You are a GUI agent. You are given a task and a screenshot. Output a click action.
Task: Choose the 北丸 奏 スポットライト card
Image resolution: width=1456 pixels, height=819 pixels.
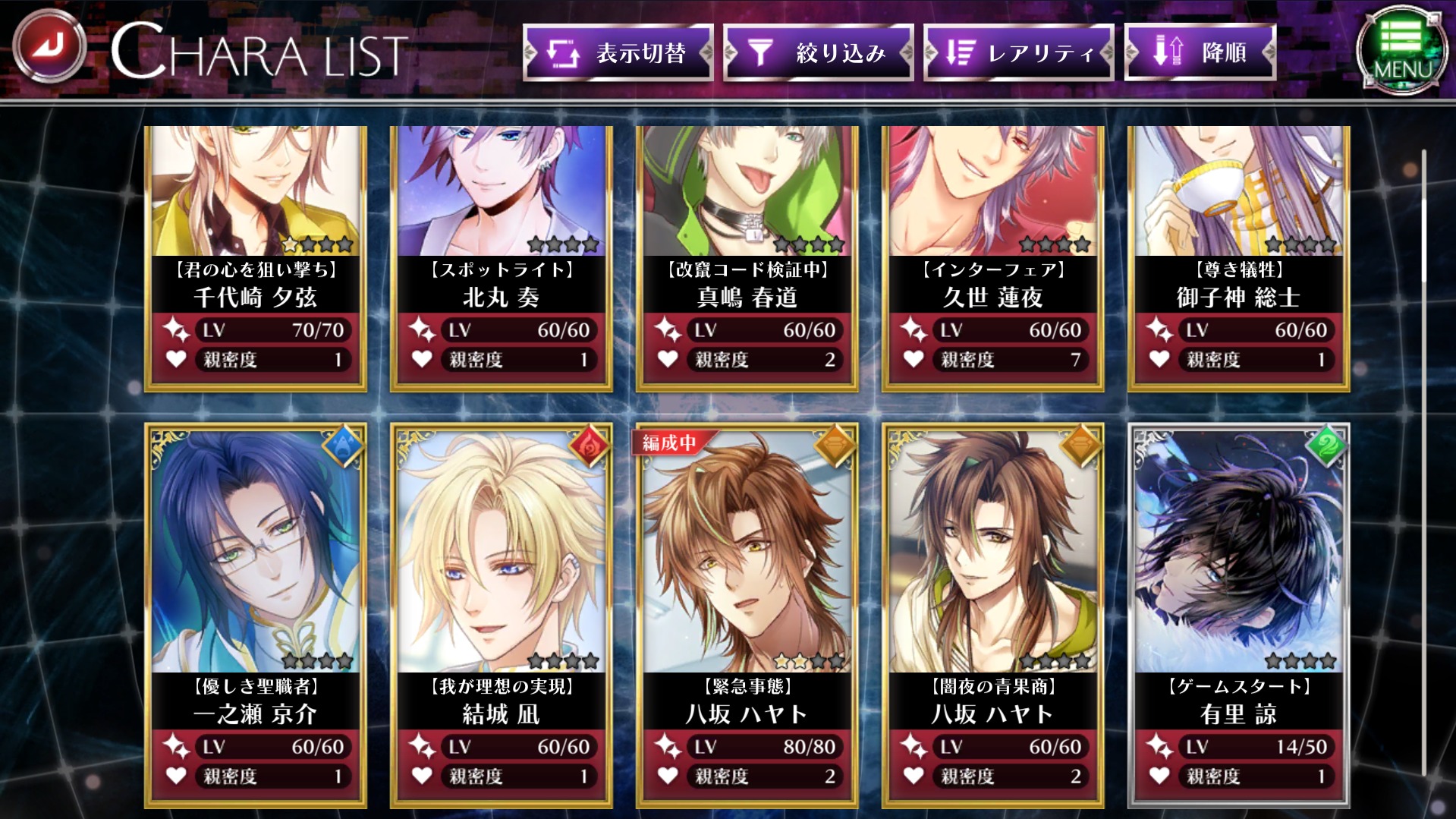502,258
